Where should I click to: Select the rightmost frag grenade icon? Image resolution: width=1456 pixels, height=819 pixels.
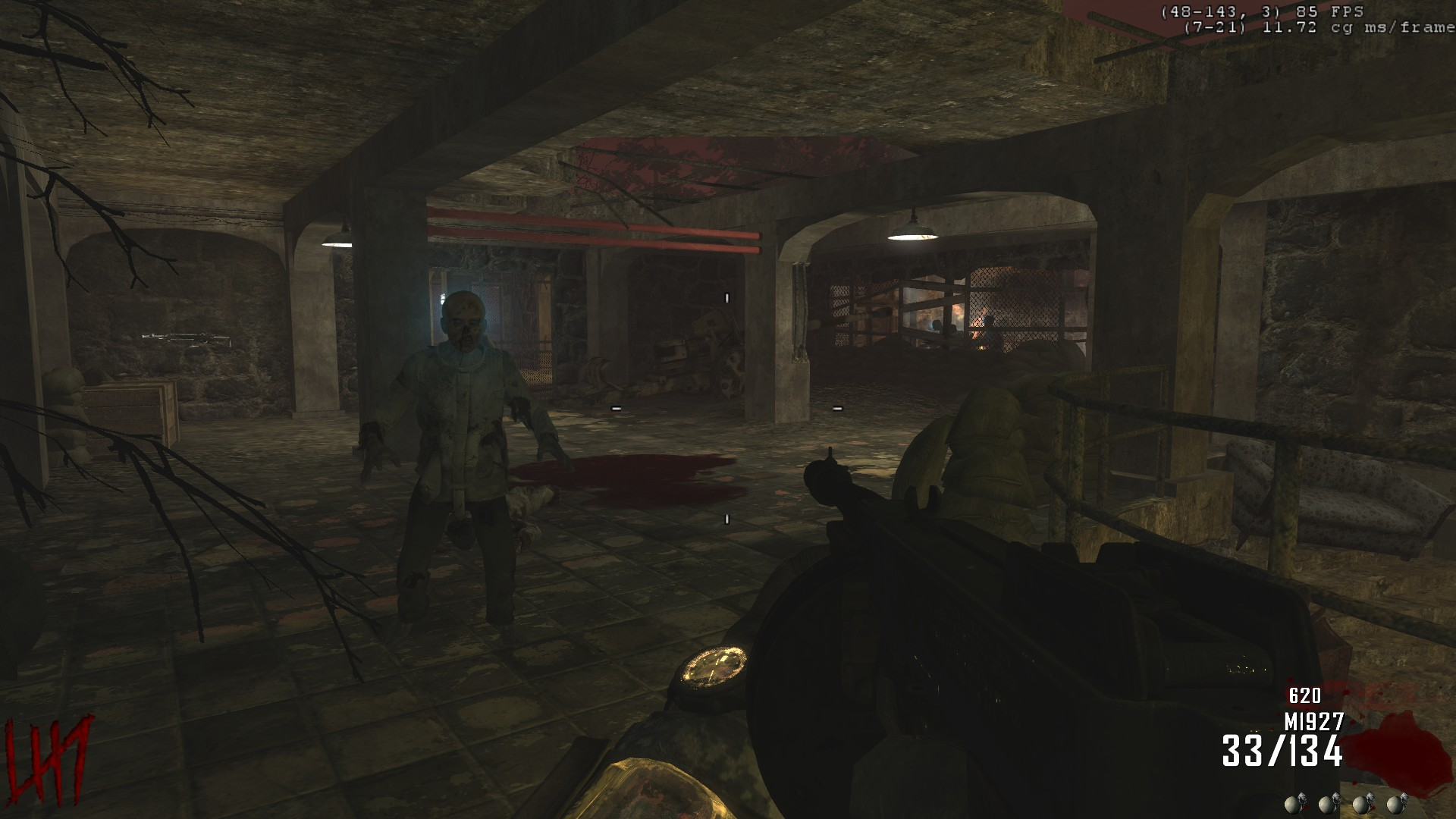(1394, 805)
